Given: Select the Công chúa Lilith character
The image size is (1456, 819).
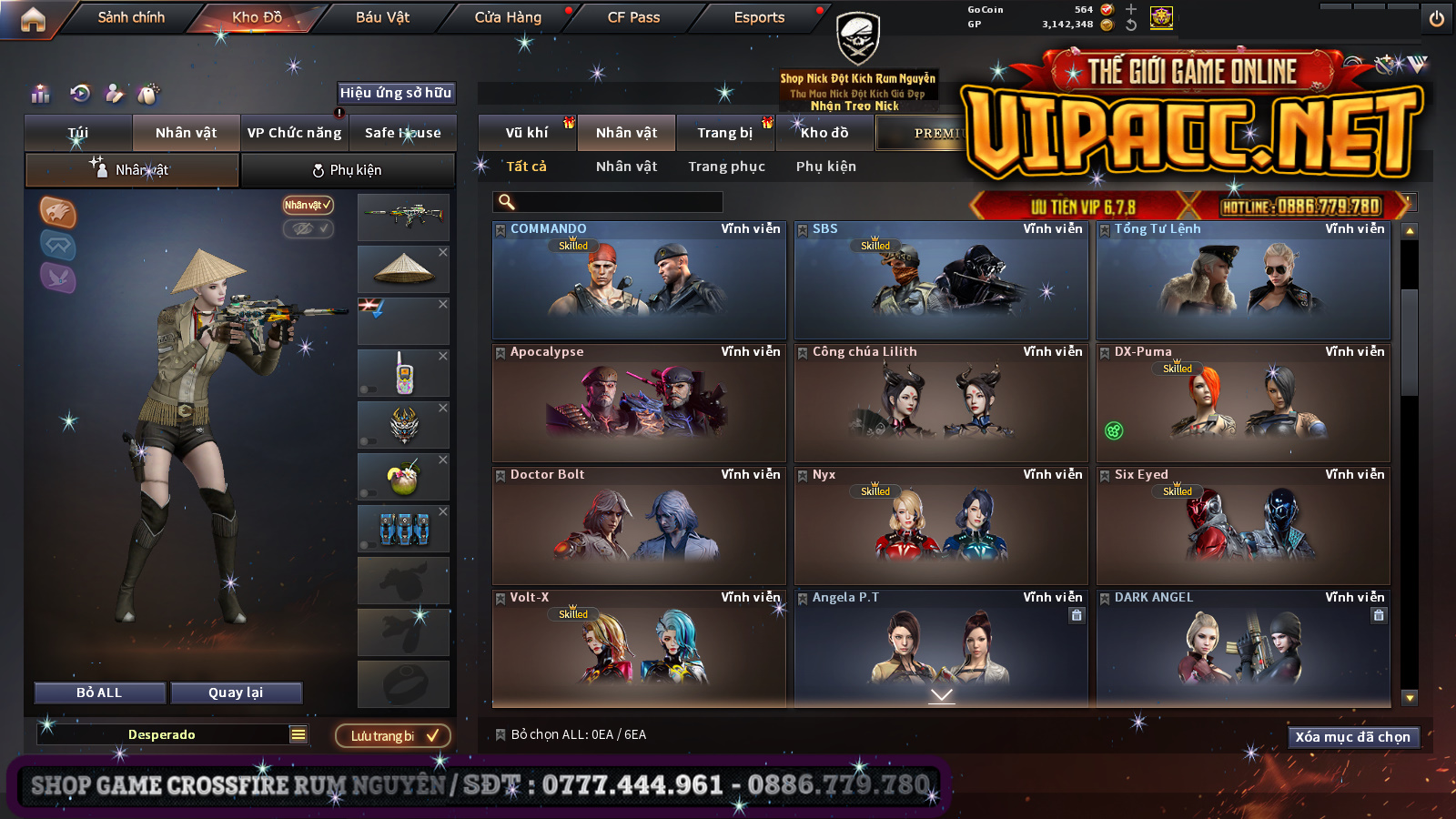Looking at the screenshot, I should [941, 403].
